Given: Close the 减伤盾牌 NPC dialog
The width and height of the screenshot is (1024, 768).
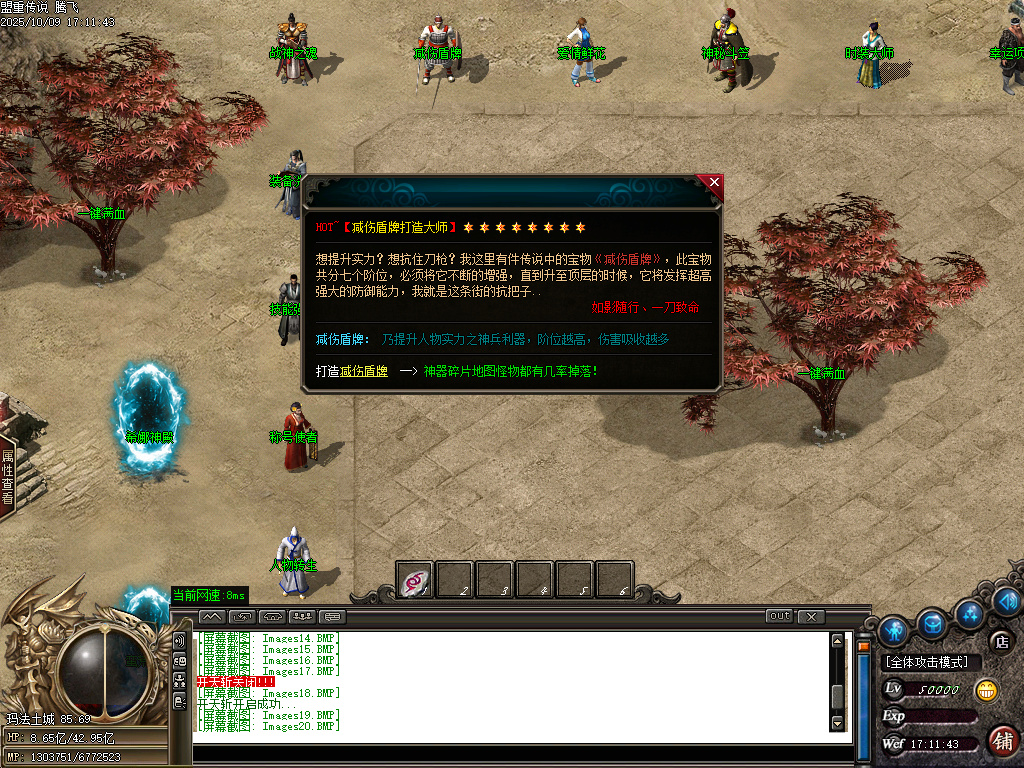Looking at the screenshot, I should pos(713,183).
